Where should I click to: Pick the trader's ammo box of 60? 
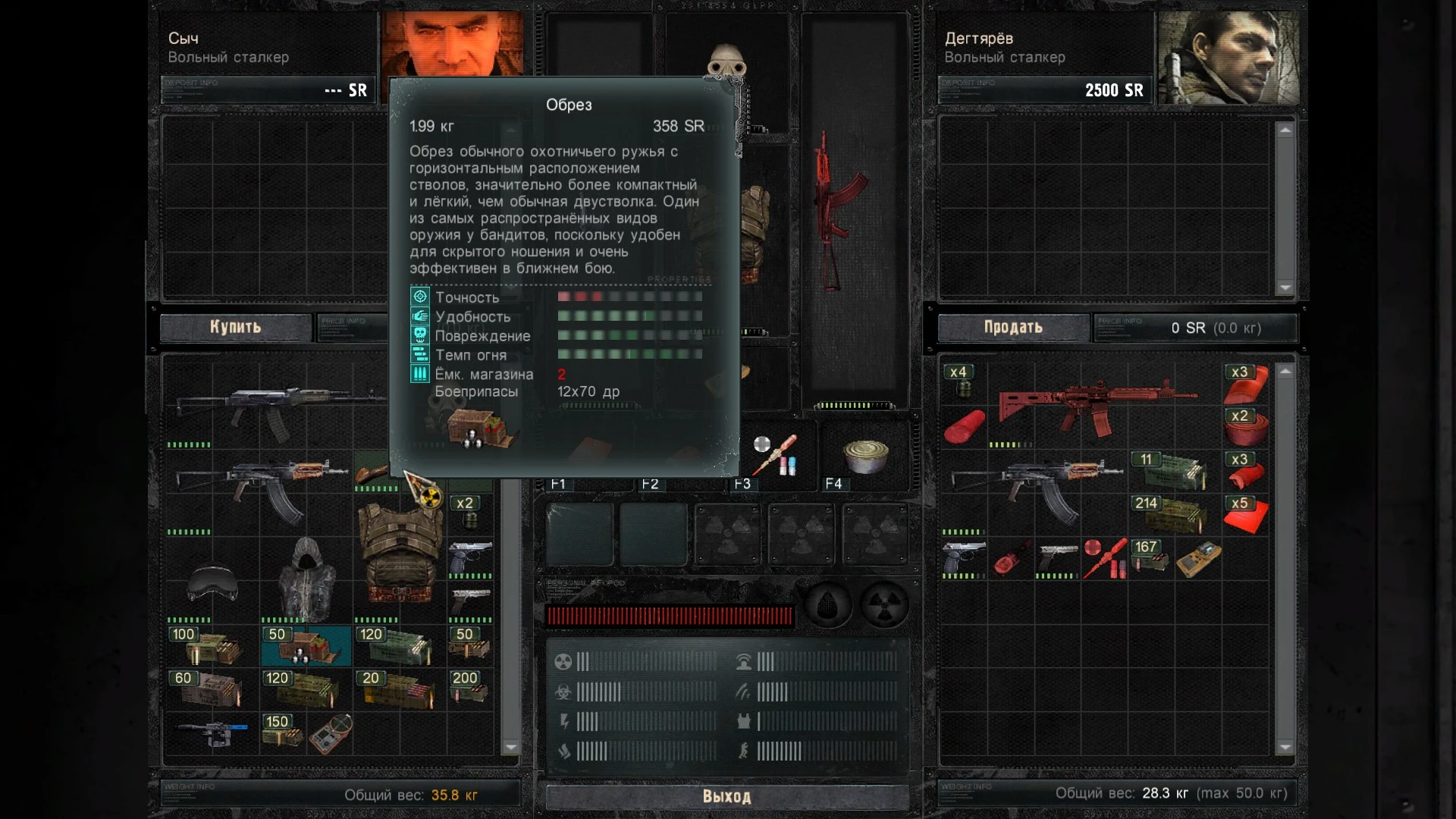211,688
